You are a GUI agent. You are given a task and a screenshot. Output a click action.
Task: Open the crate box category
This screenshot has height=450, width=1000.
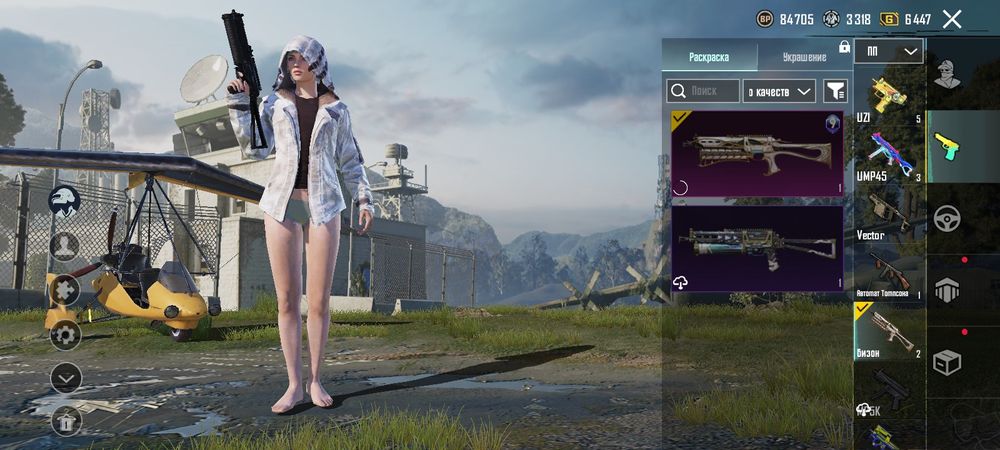pos(947,362)
